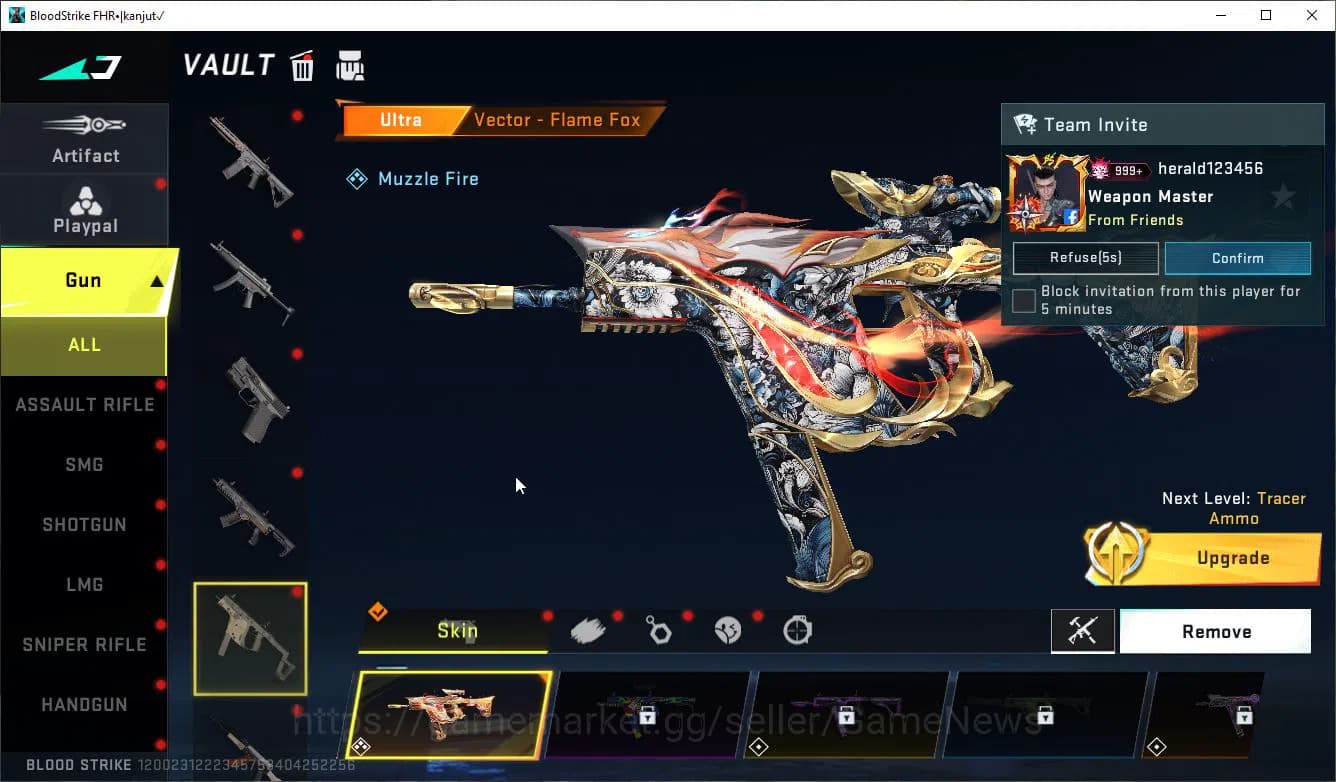Screen dimensions: 1336x782
Task: Open the sticker attachment slot
Action: click(727, 629)
